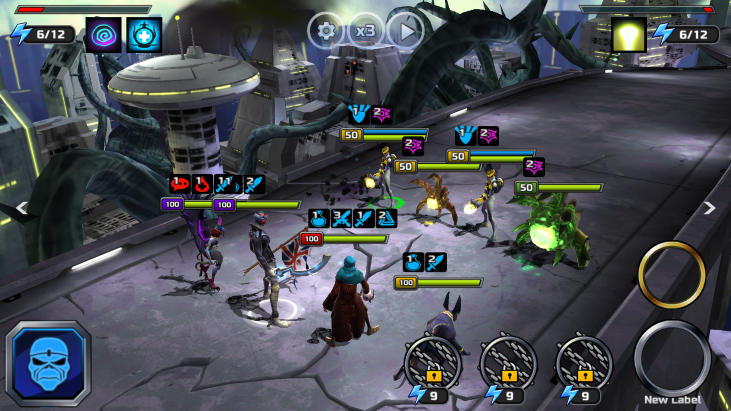Activate the blue cross heal icon
731x411 pixels.
(x=144, y=34)
